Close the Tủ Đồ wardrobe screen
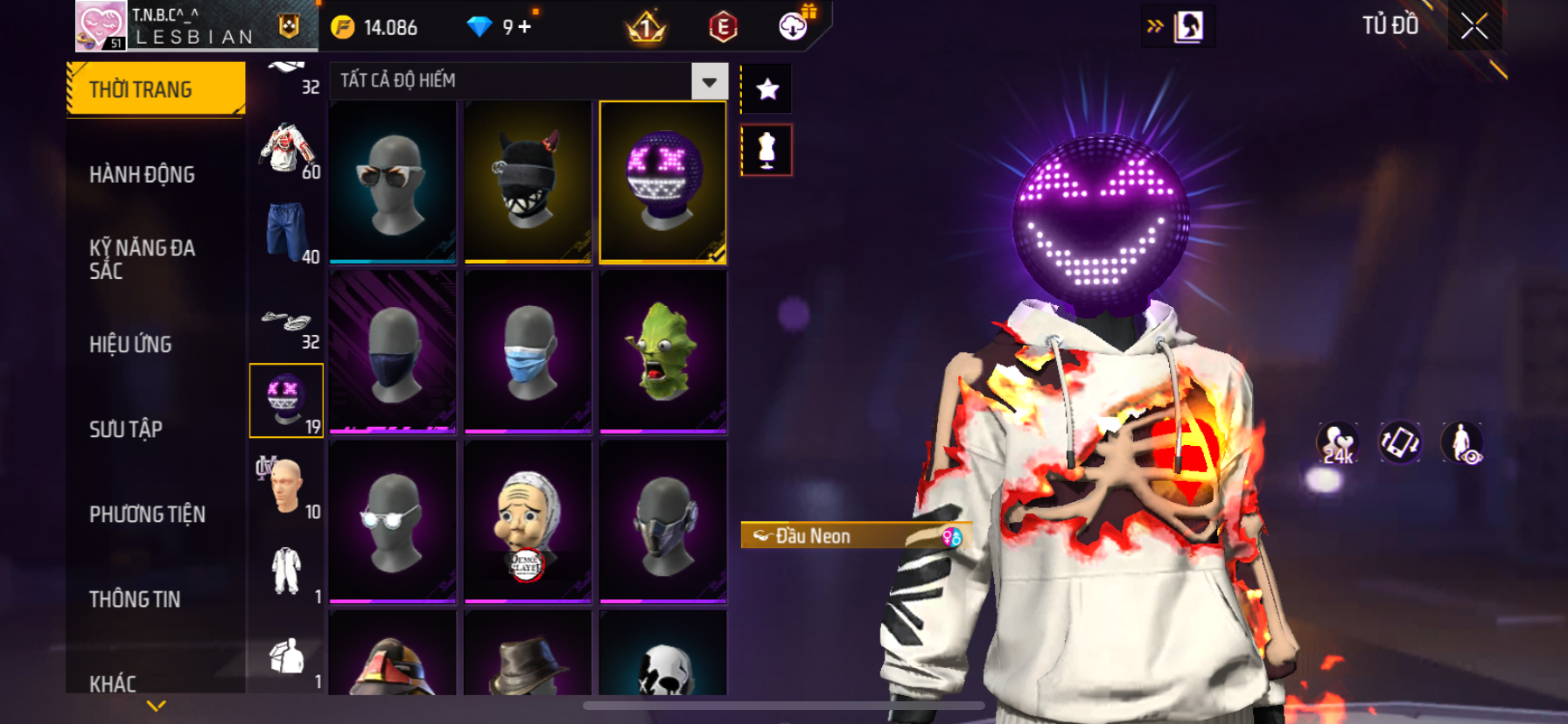This screenshot has width=1568, height=724. (1474, 26)
